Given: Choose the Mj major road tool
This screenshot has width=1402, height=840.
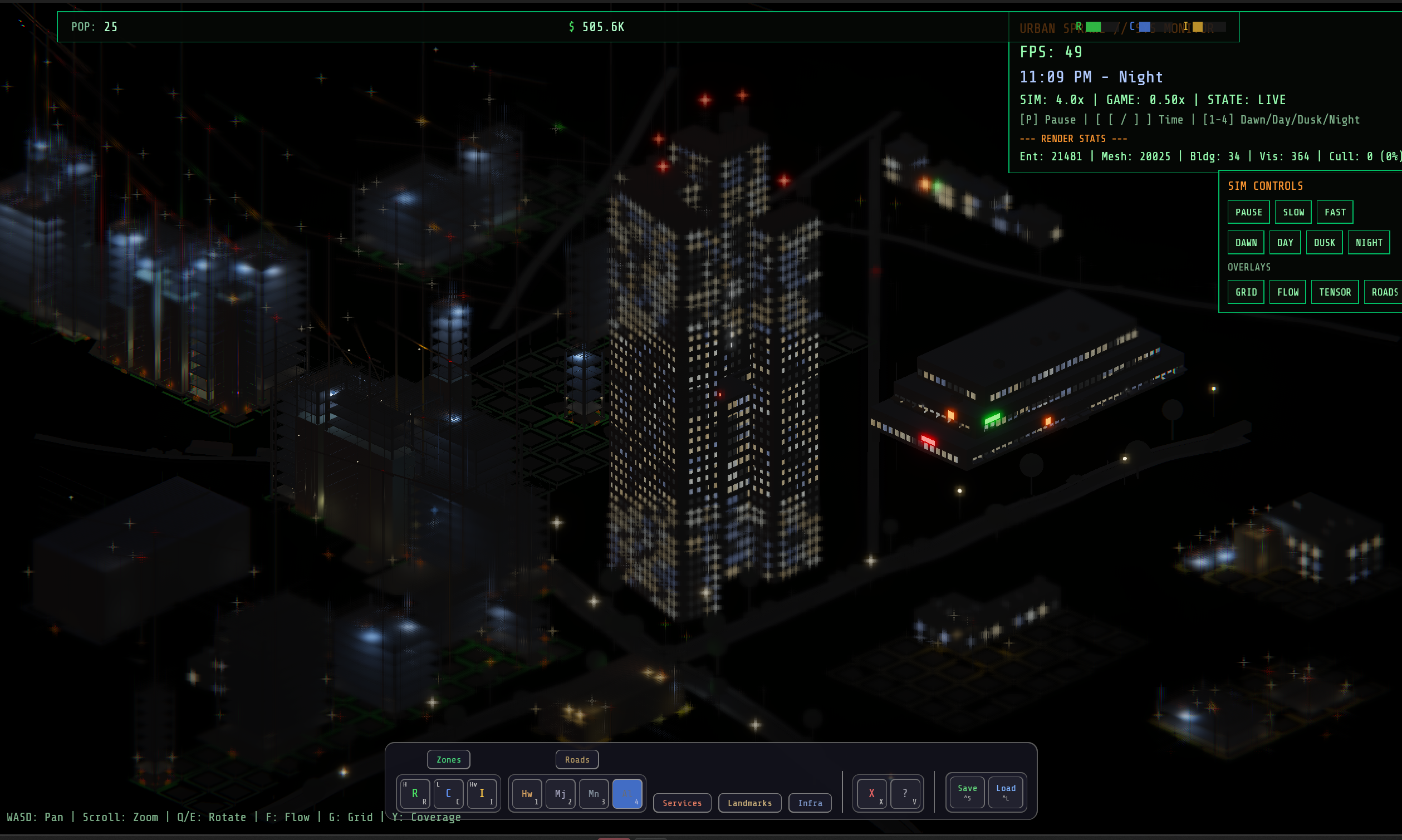Looking at the screenshot, I should (x=560, y=794).
